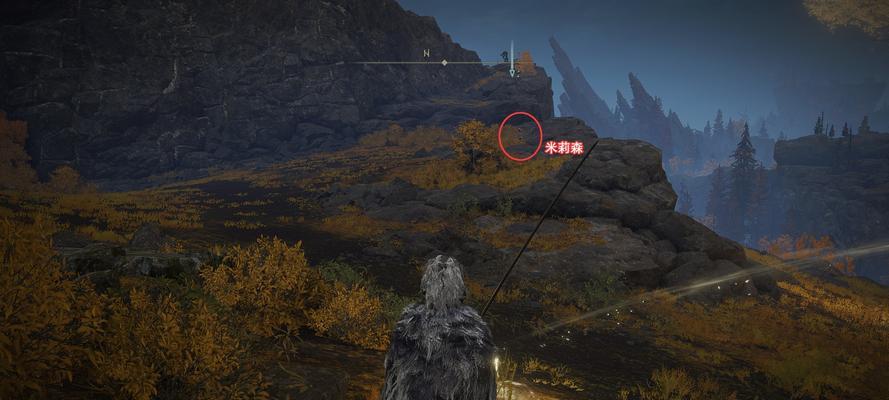Click the white downward arrow compass marker
Screen dimensions: 889x400
(512, 60)
